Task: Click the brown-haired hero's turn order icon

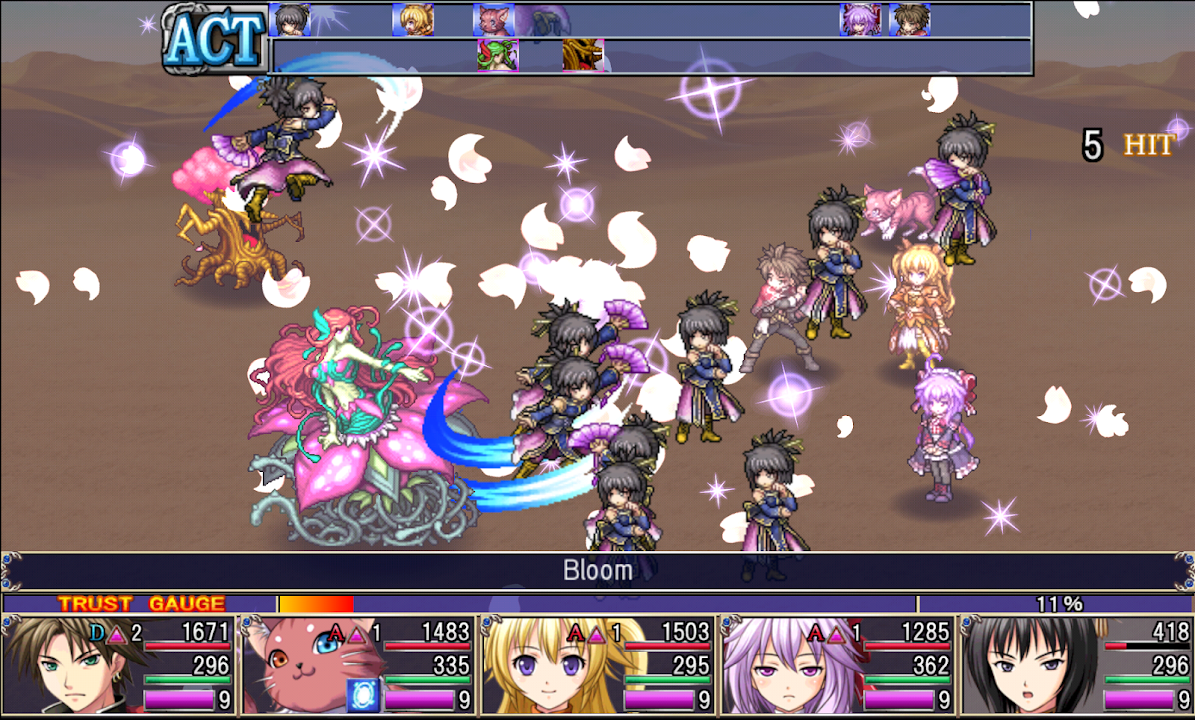Action: [x=909, y=19]
